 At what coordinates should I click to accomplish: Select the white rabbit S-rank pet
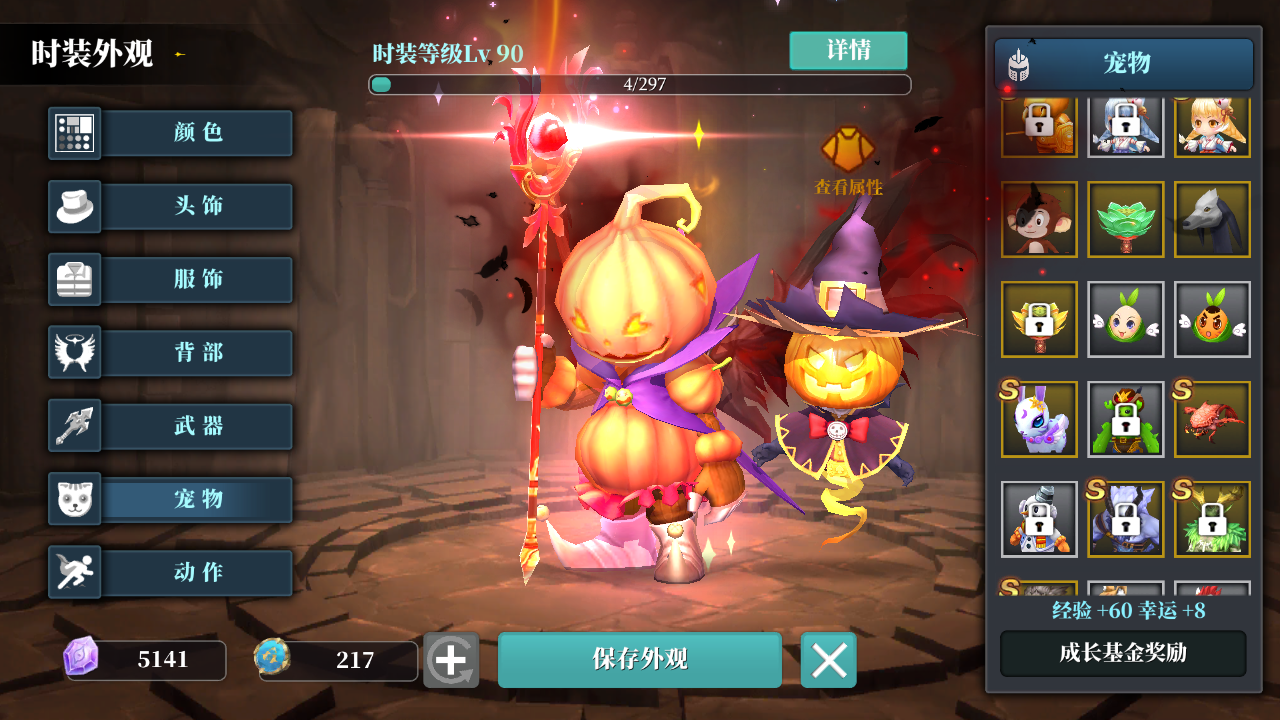coord(1039,419)
